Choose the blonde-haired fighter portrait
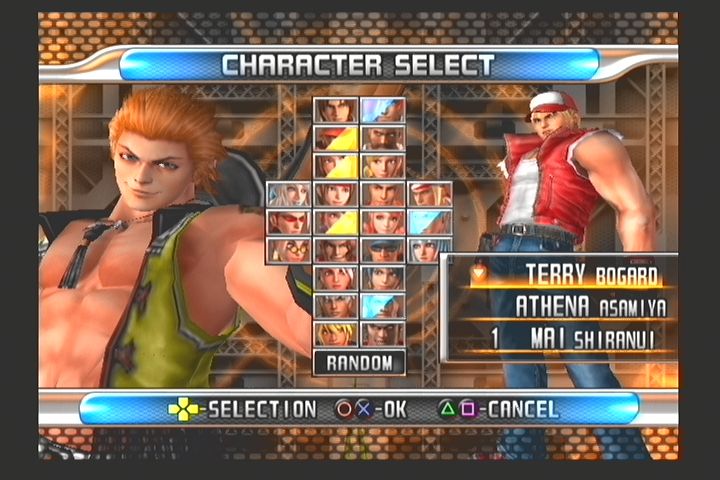The height and width of the screenshot is (480, 720). (x=335, y=334)
